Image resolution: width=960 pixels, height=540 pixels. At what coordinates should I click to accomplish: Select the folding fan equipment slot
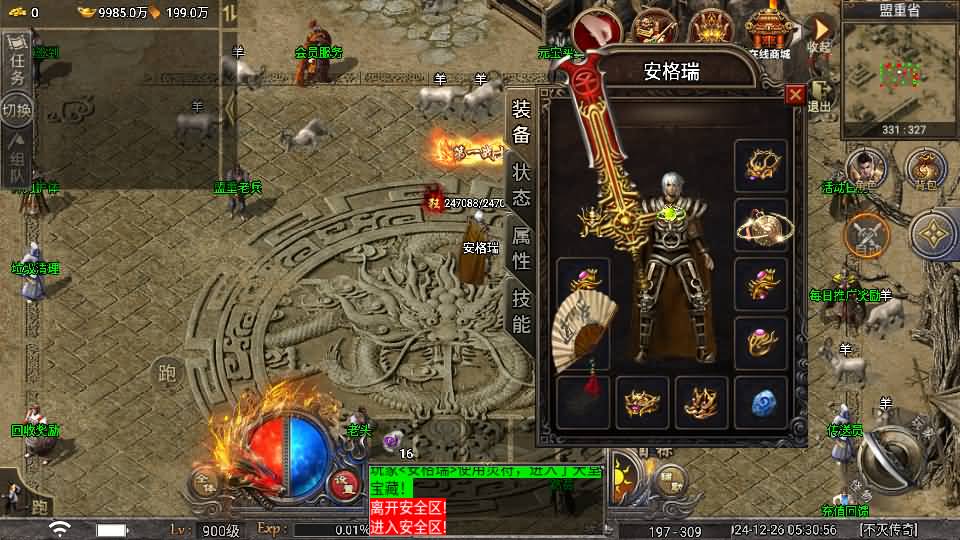[x=582, y=325]
